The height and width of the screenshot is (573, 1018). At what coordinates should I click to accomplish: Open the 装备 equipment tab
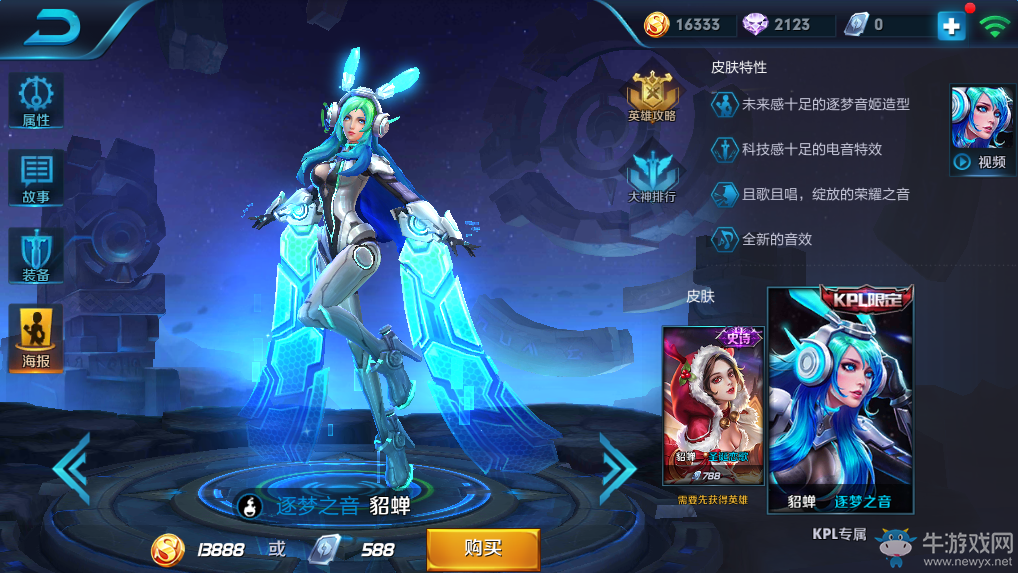36,256
